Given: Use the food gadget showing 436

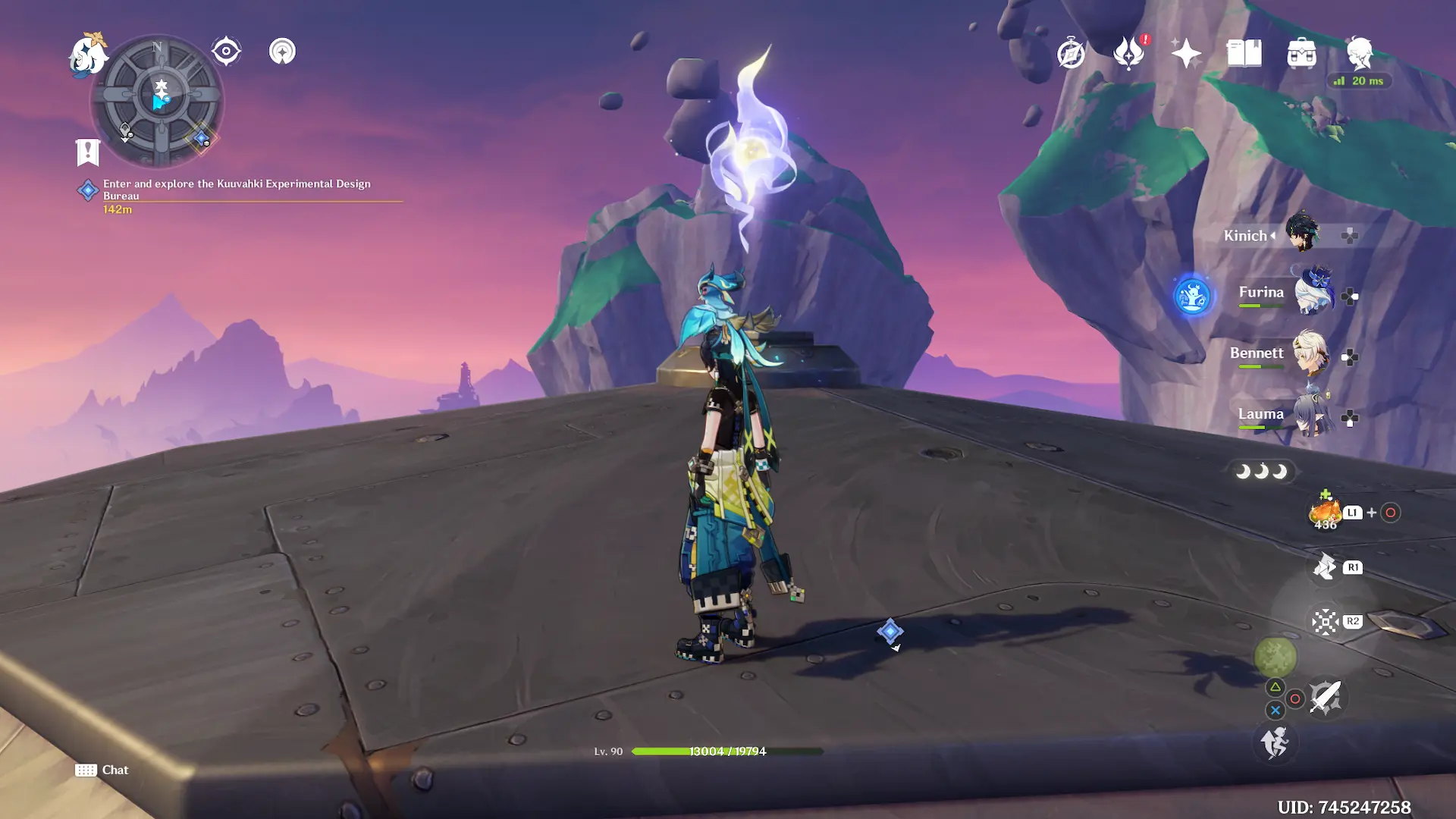Looking at the screenshot, I should [x=1326, y=513].
